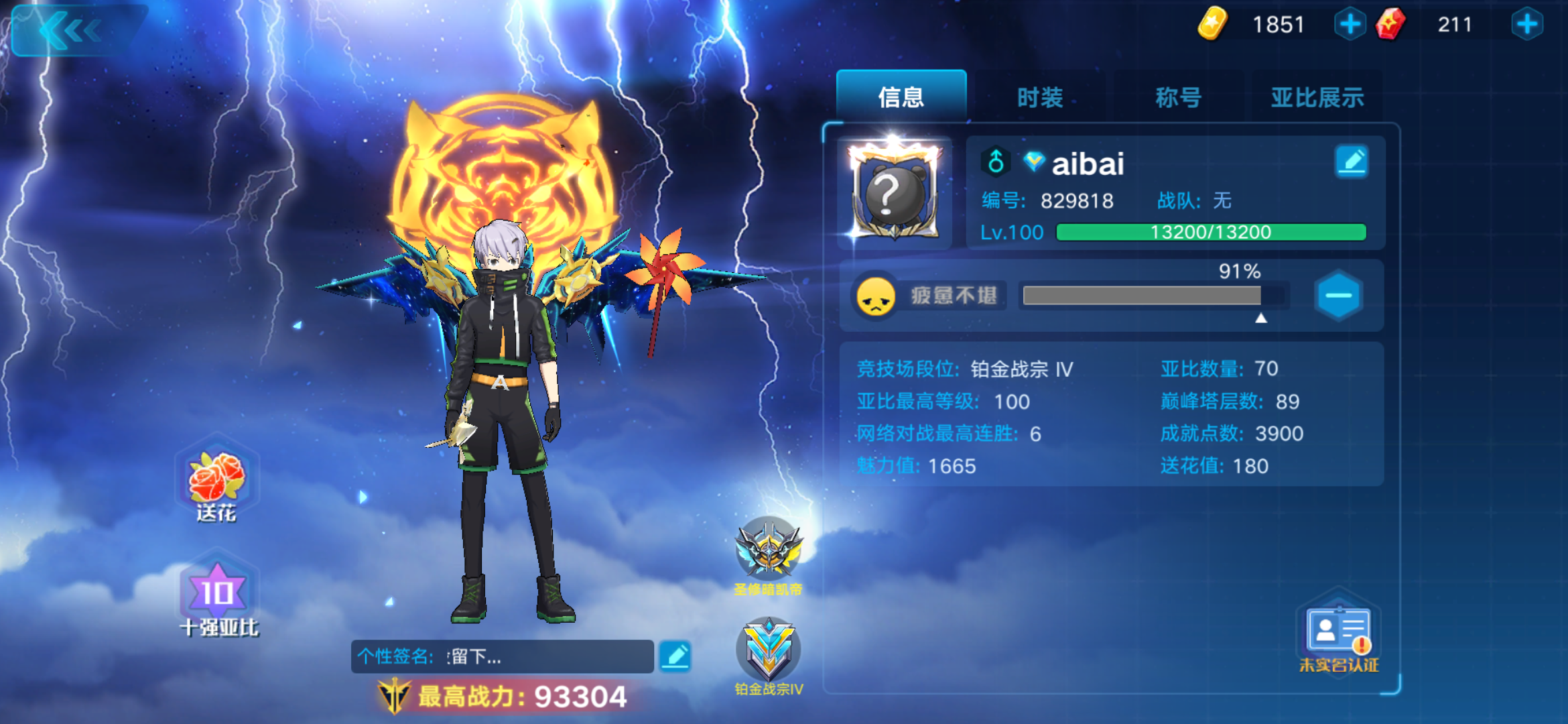
Task: Click the question-mark avatar frame
Action: tap(896, 191)
